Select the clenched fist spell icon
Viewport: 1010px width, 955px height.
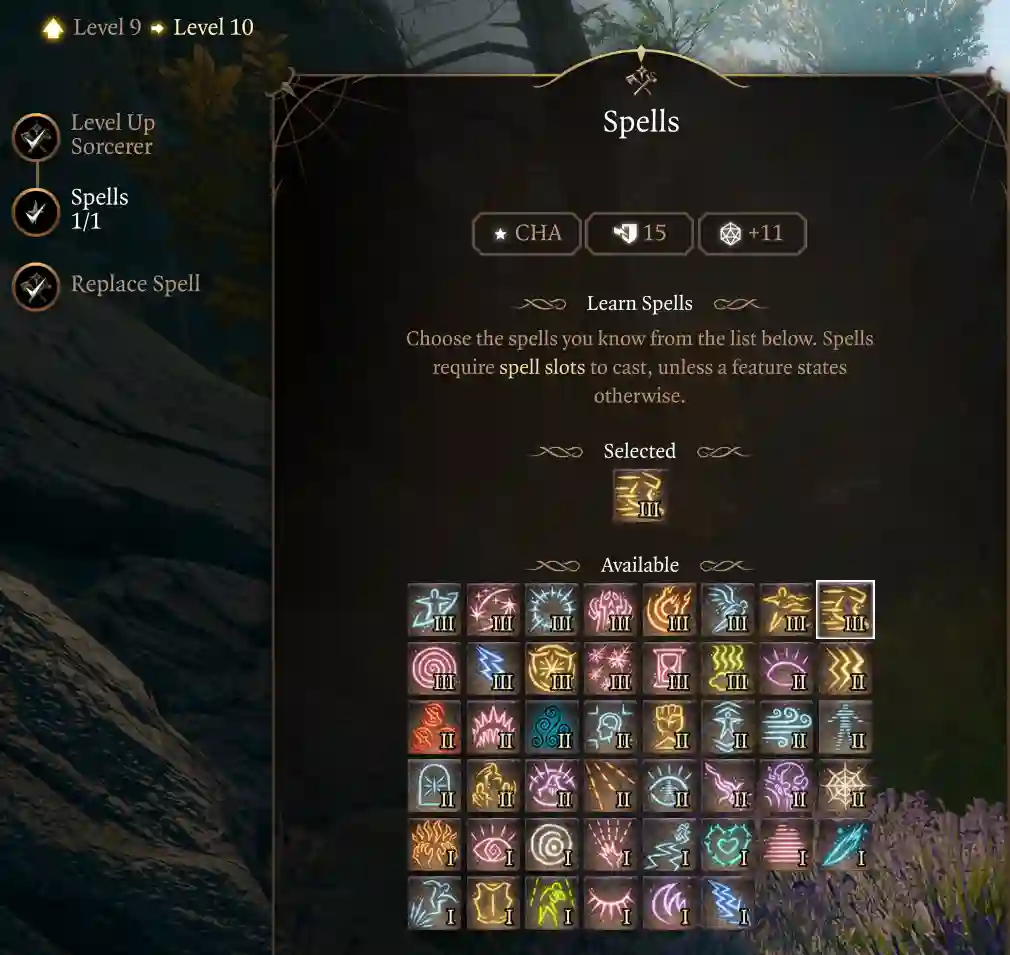[x=669, y=728]
